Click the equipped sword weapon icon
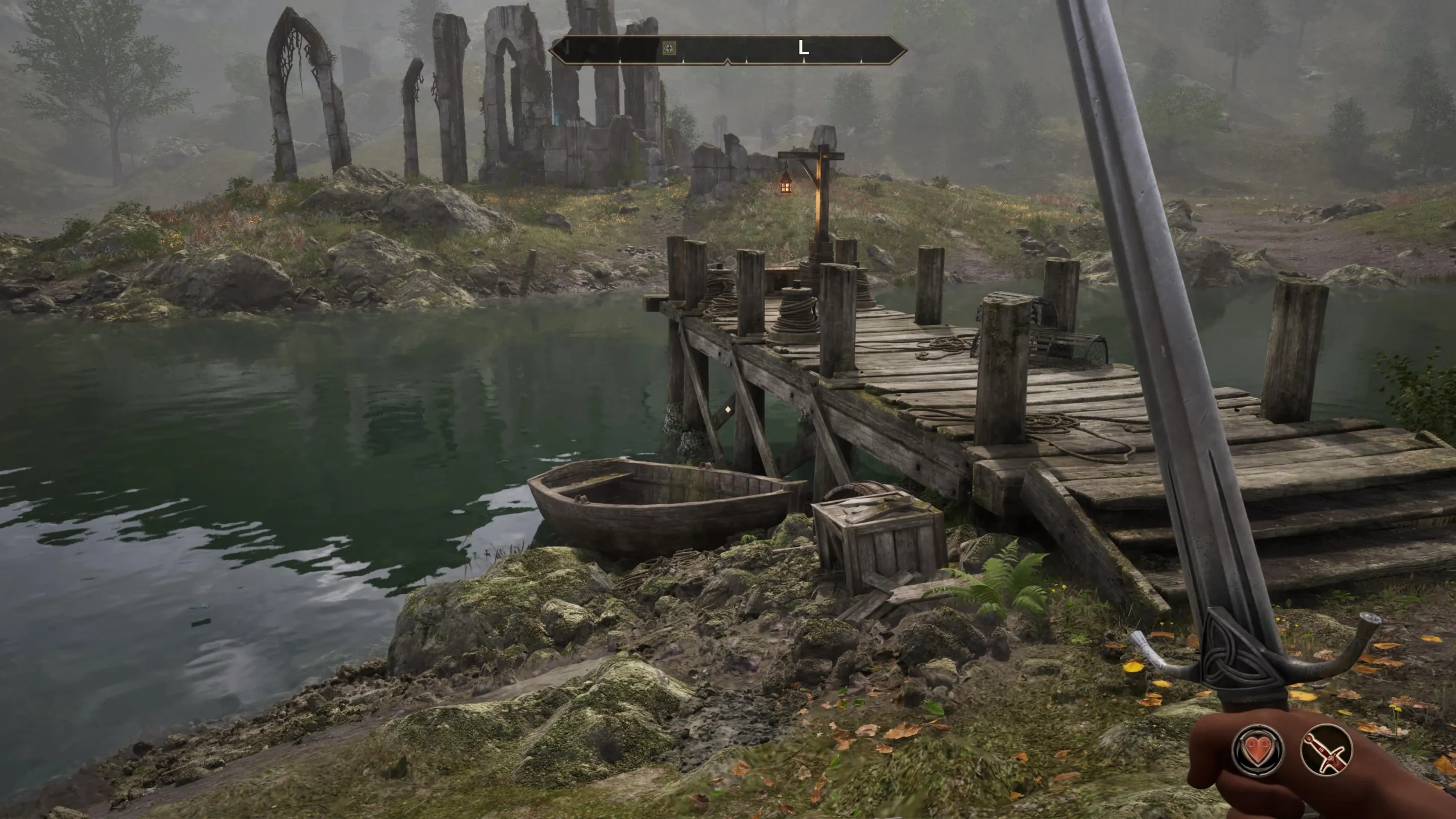This screenshot has width=1456, height=819. (x=1326, y=750)
